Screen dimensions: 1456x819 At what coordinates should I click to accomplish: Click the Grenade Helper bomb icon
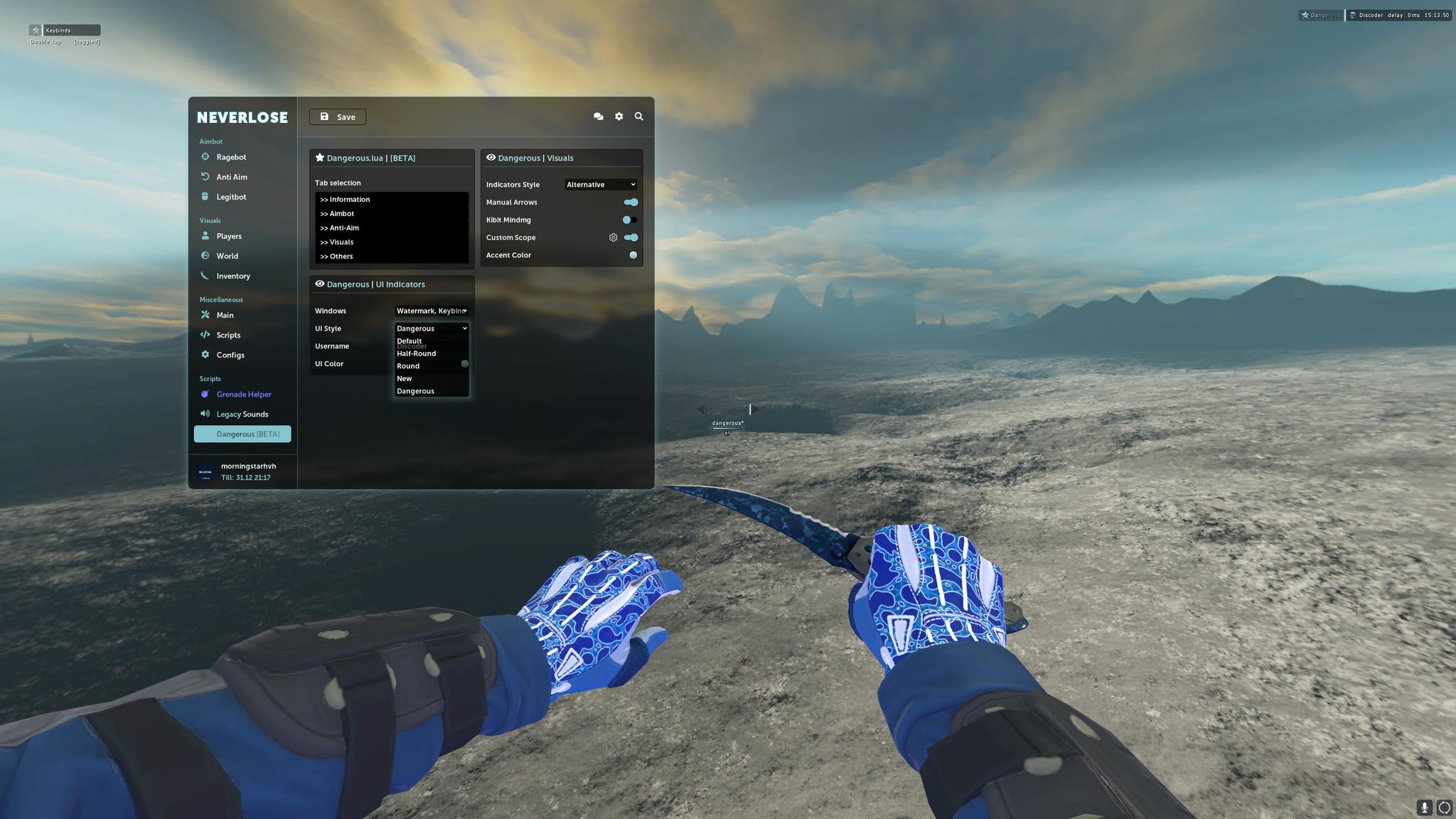click(x=205, y=394)
